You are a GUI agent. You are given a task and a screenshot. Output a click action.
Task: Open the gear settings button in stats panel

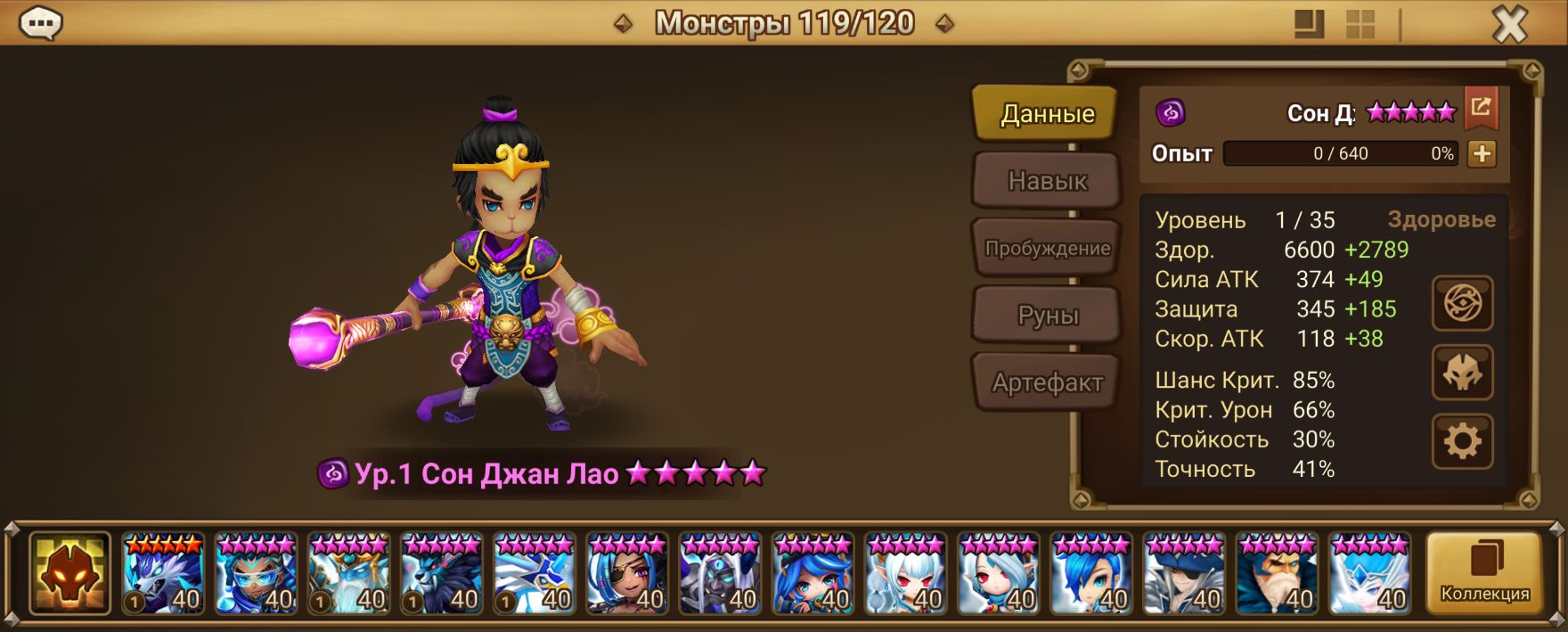[1462, 440]
